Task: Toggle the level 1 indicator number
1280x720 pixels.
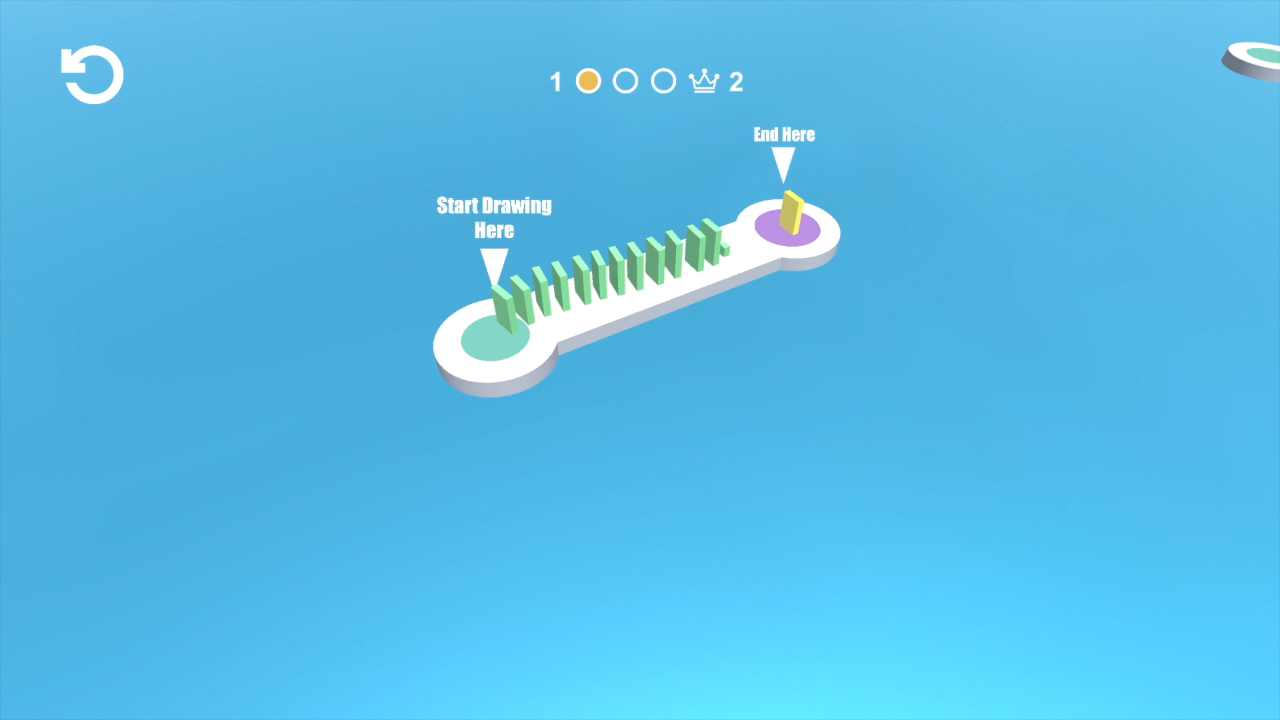Action: 556,82
